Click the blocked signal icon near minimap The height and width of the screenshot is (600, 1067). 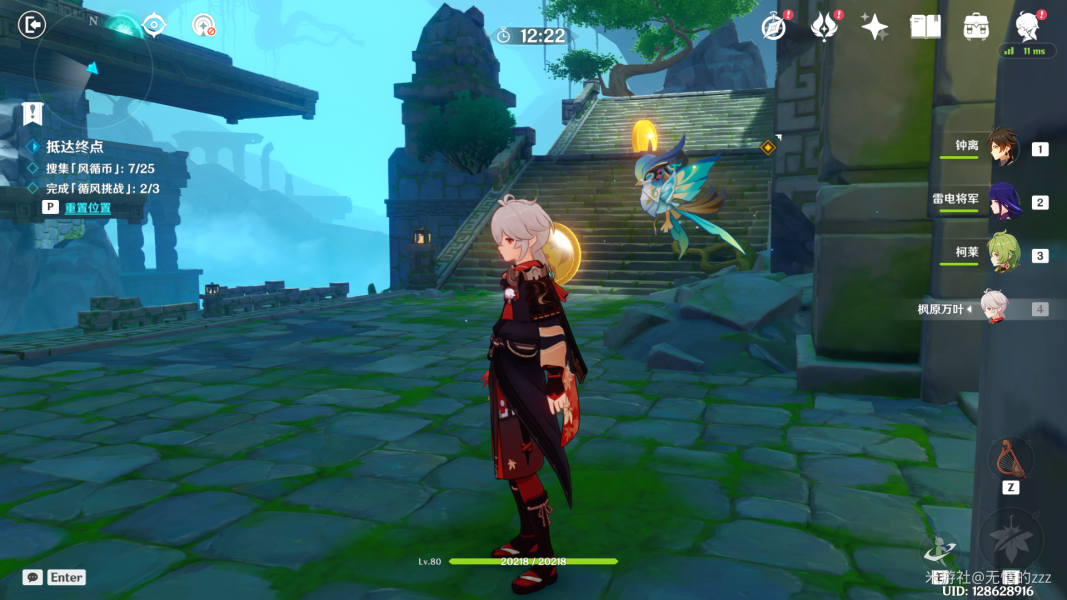coord(204,26)
